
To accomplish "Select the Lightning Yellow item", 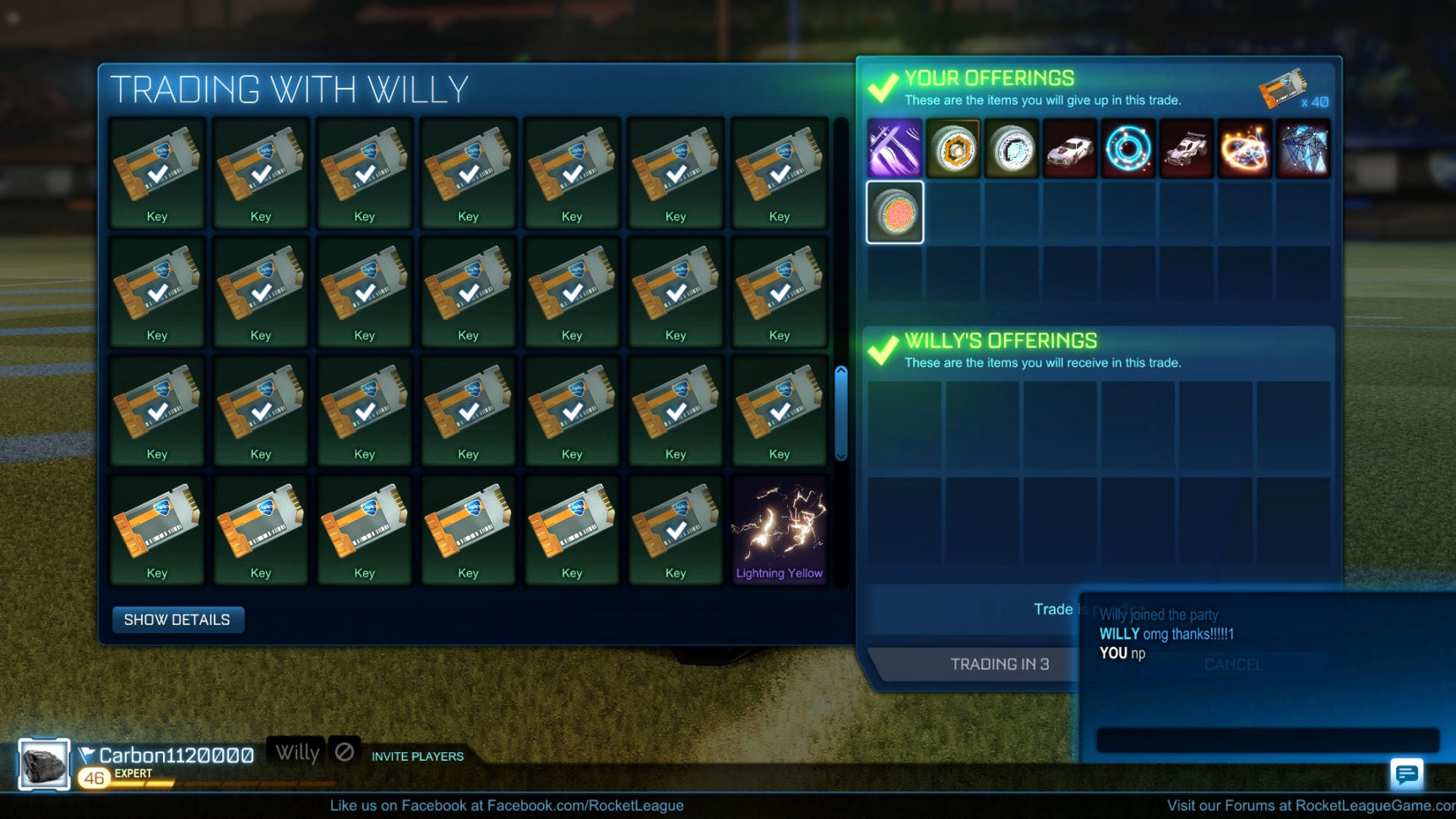I will click(x=779, y=529).
